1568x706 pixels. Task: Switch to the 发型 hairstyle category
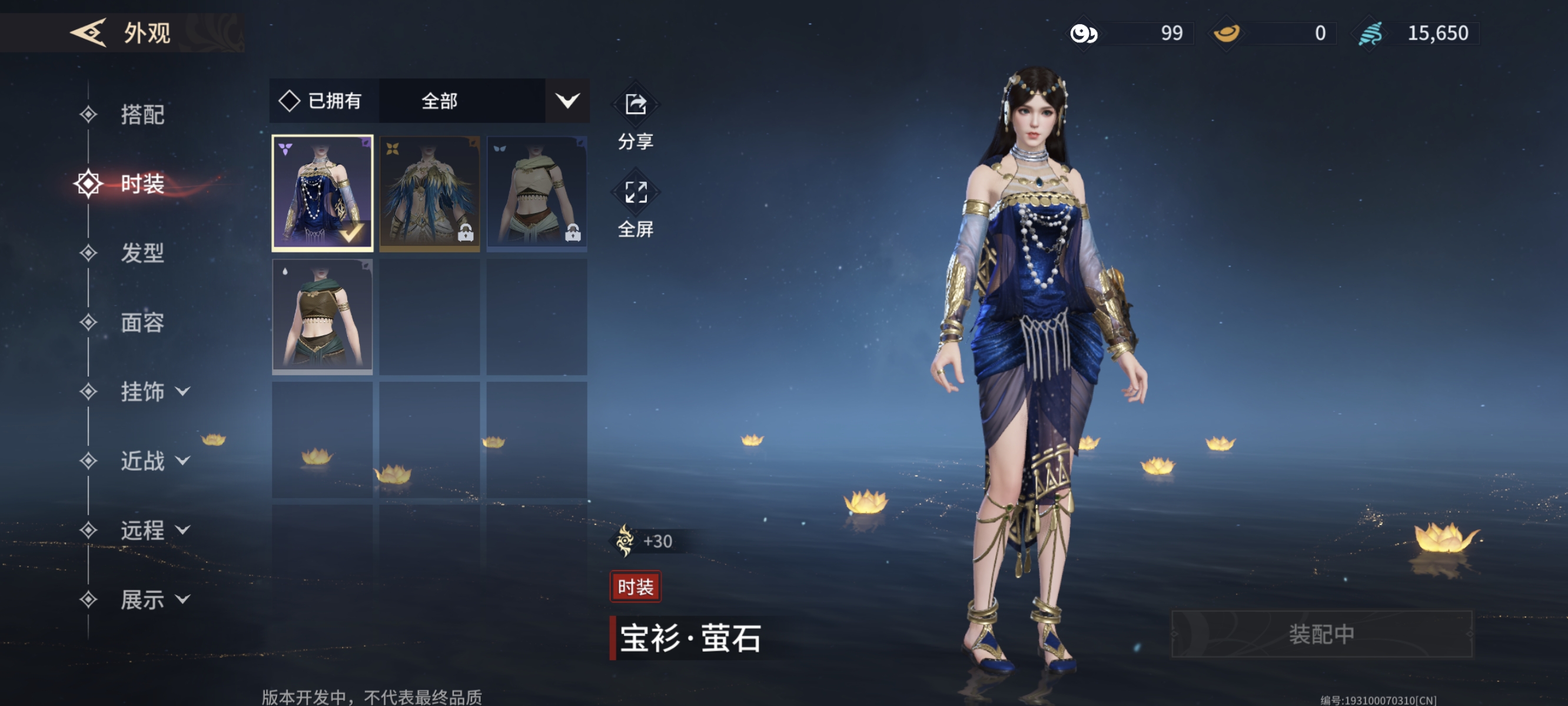click(x=141, y=252)
